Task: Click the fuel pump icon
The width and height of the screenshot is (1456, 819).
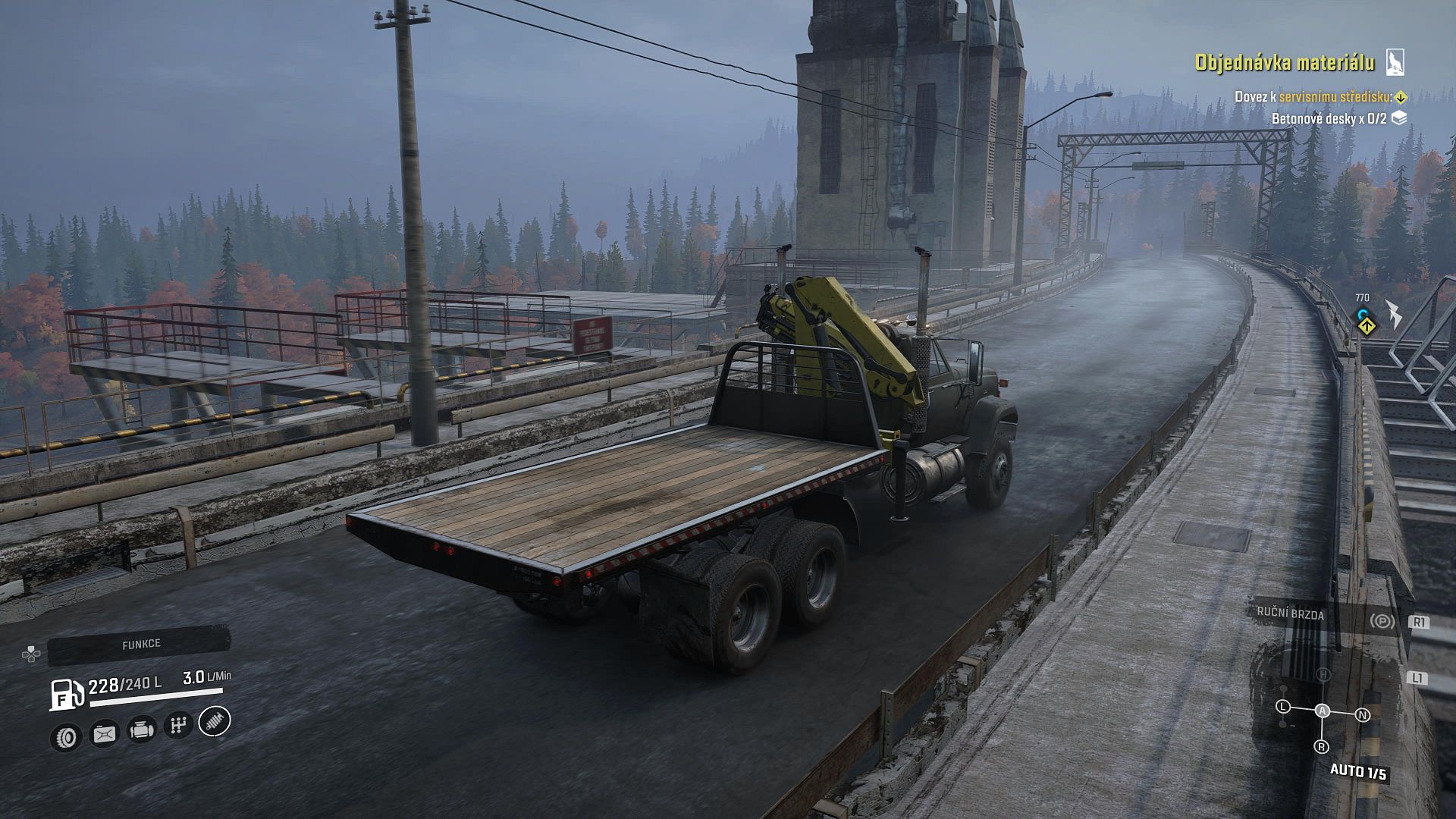Action: tap(66, 693)
